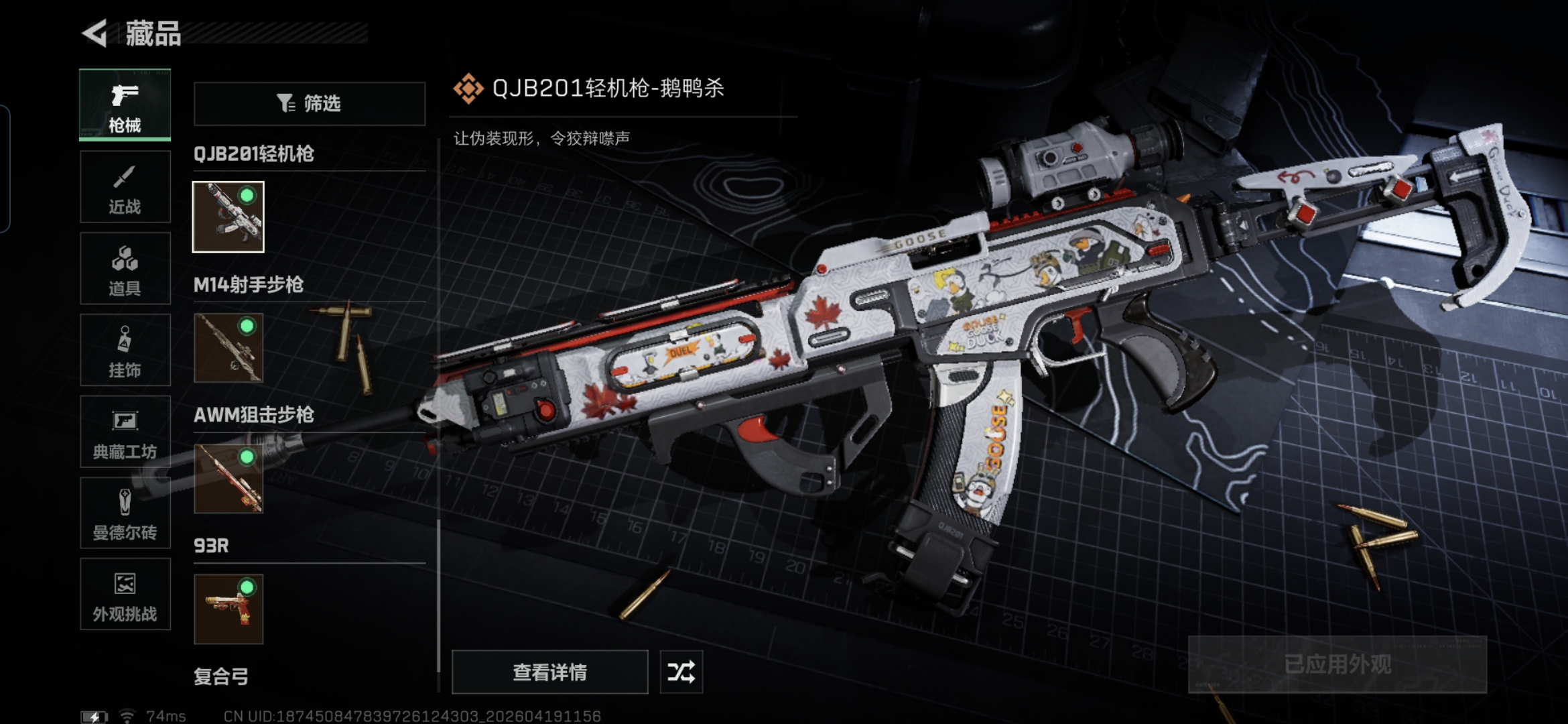
Task: Show the 挂饰 charms tab
Action: [x=125, y=350]
